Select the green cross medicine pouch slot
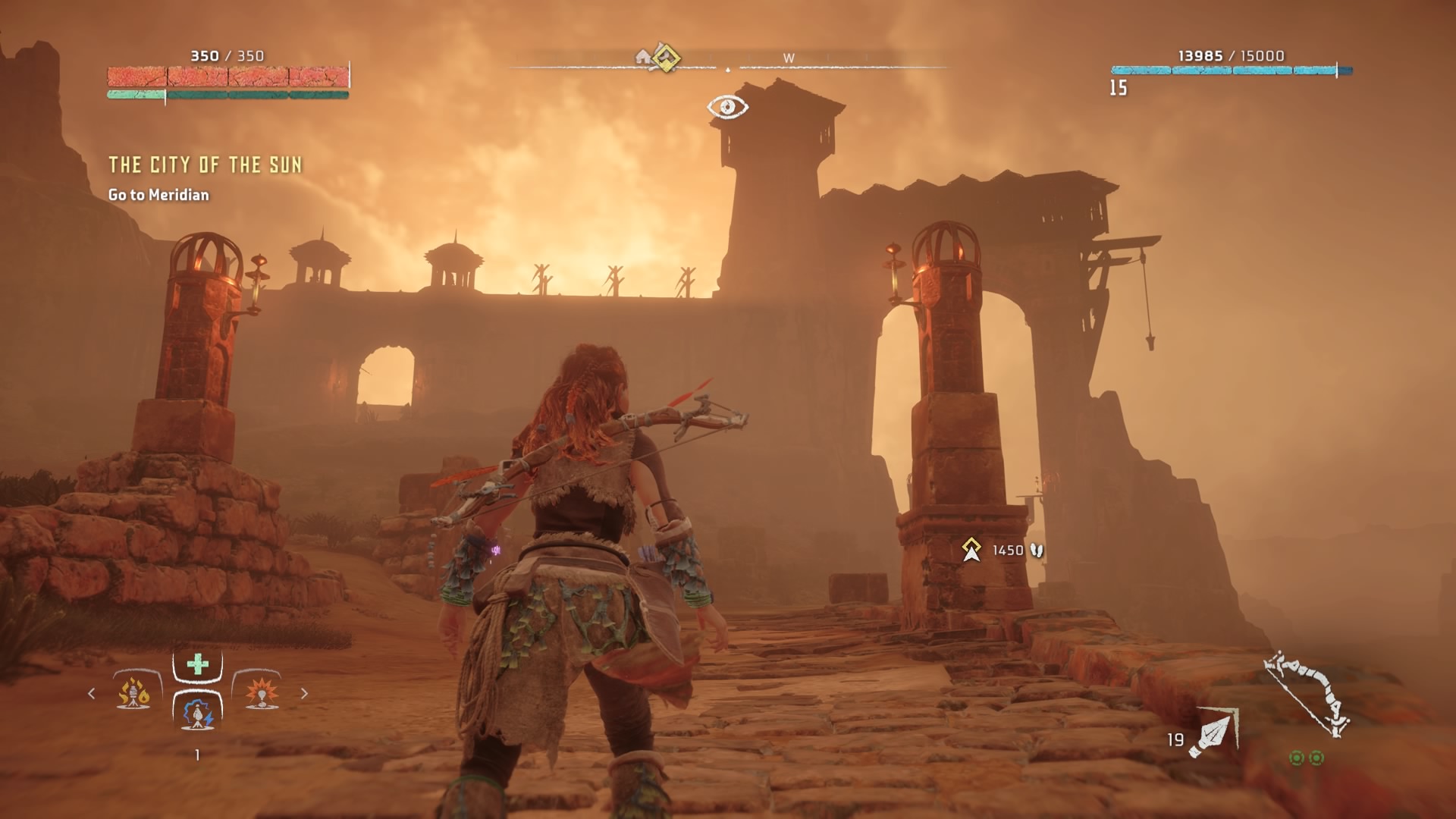The height and width of the screenshot is (819, 1456). [197, 665]
